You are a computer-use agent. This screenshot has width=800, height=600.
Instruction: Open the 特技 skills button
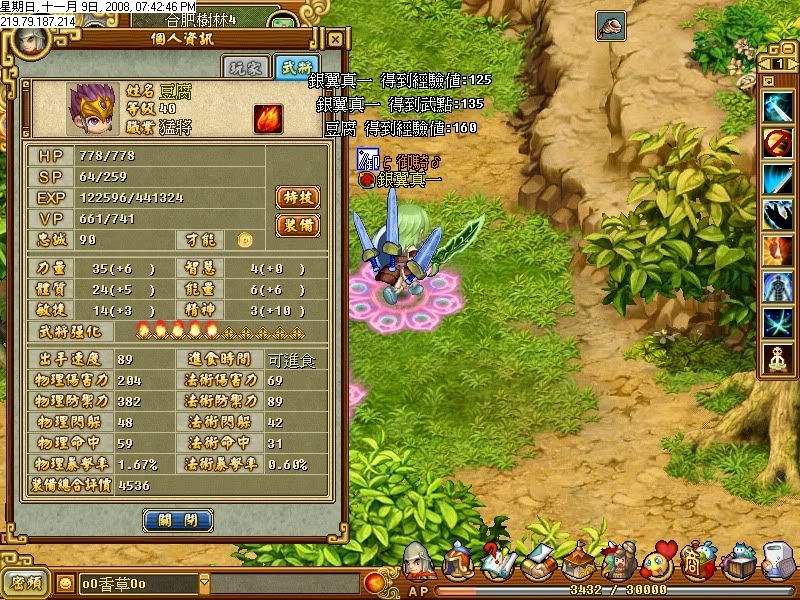click(x=297, y=198)
